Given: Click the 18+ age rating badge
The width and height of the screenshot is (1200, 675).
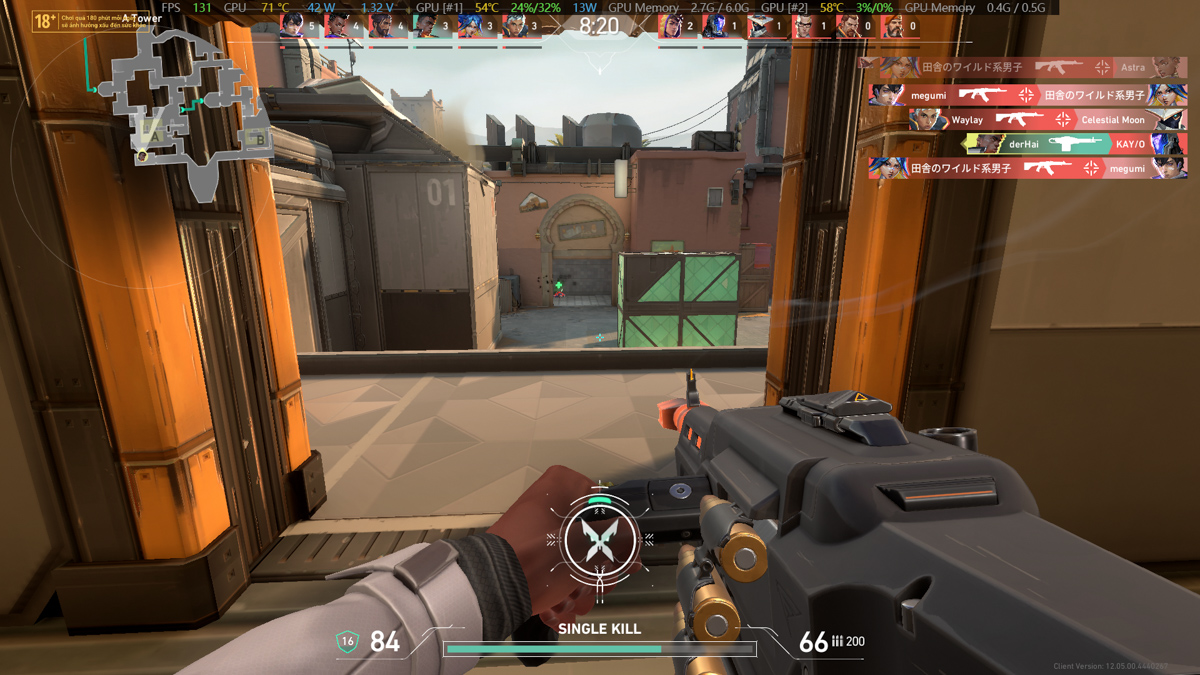Looking at the screenshot, I should pos(45,20).
